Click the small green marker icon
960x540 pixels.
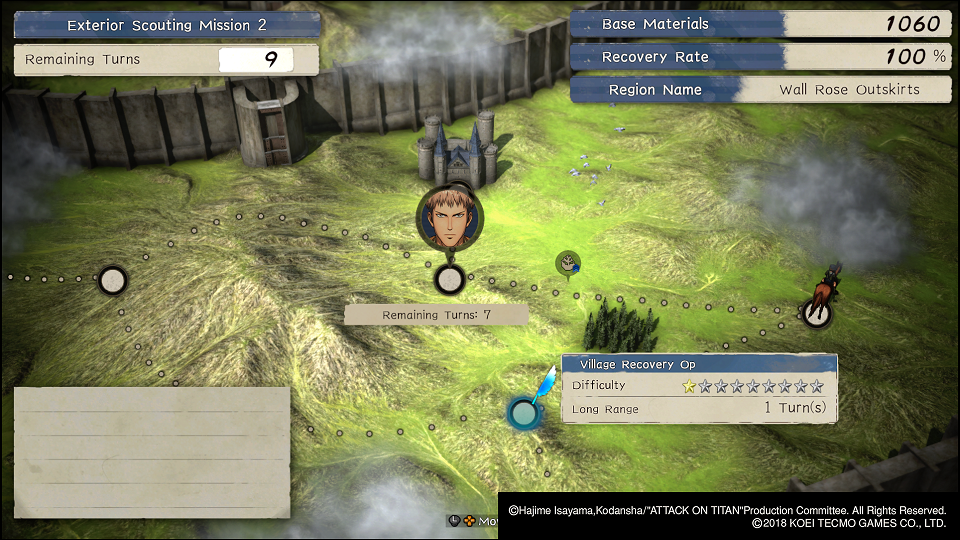coord(568,263)
